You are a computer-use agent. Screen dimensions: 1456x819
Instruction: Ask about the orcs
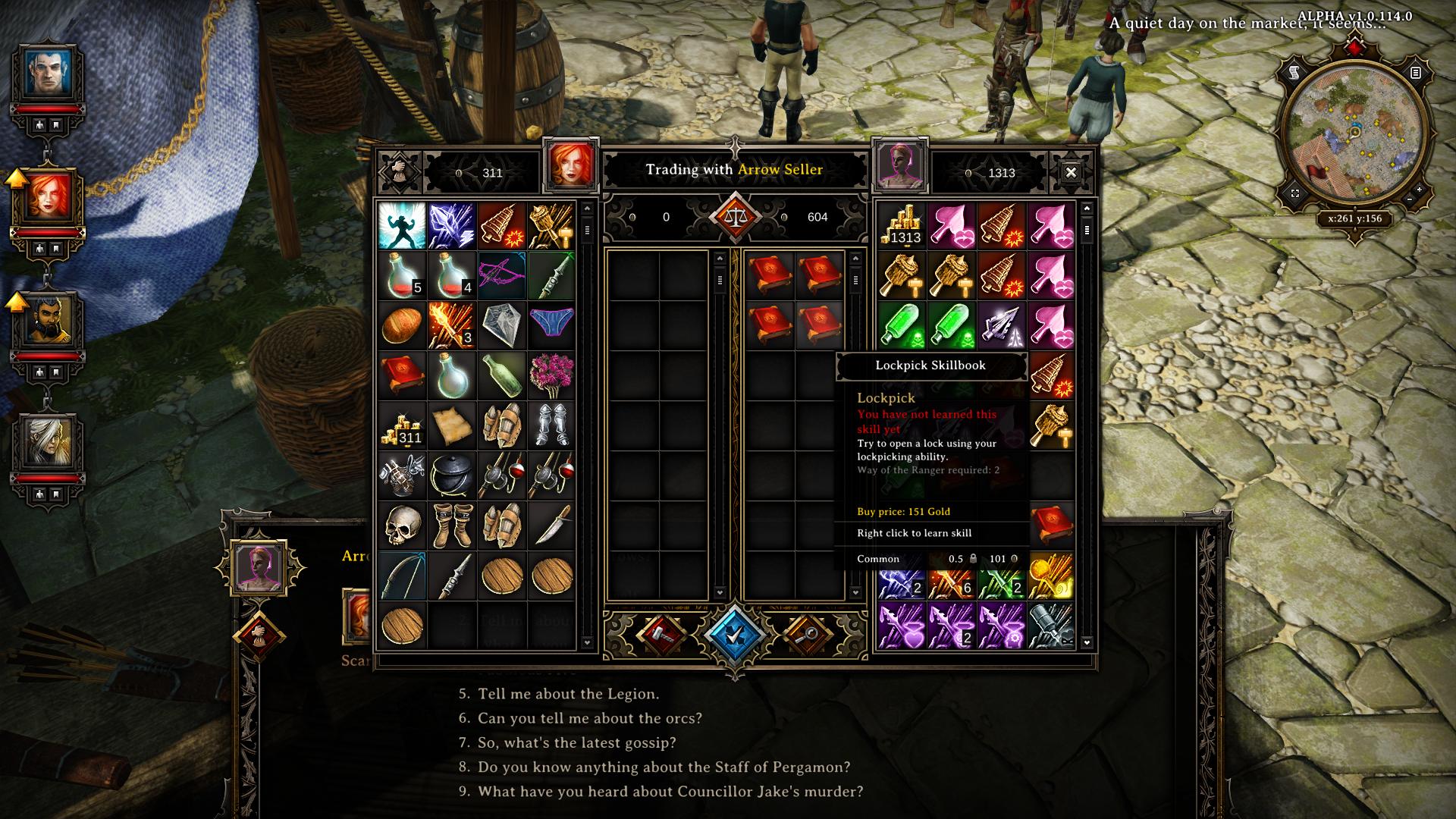[x=589, y=718]
